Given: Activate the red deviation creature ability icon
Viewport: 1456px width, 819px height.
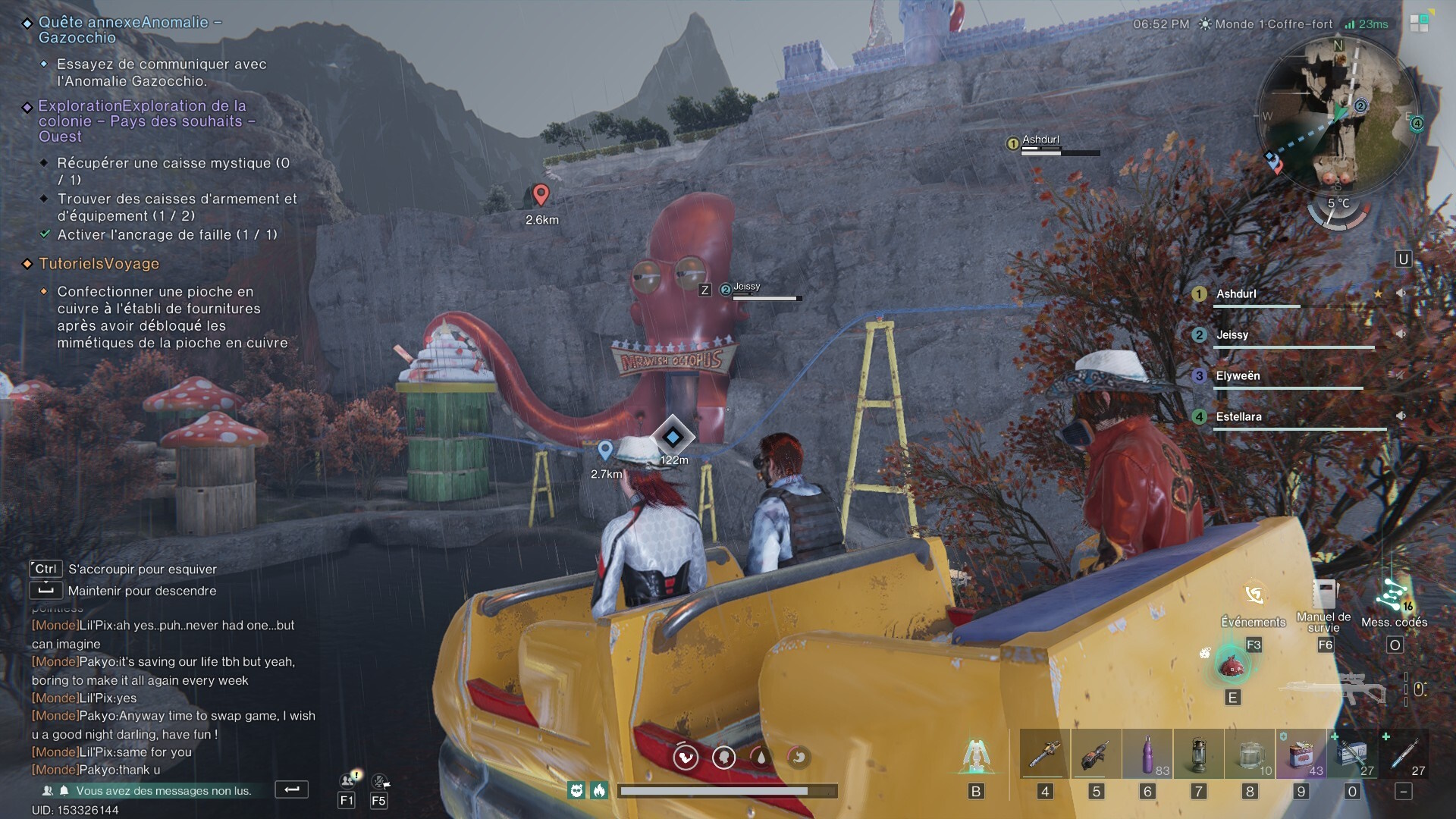Looking at the screenshot, I should pos(1230,665).
